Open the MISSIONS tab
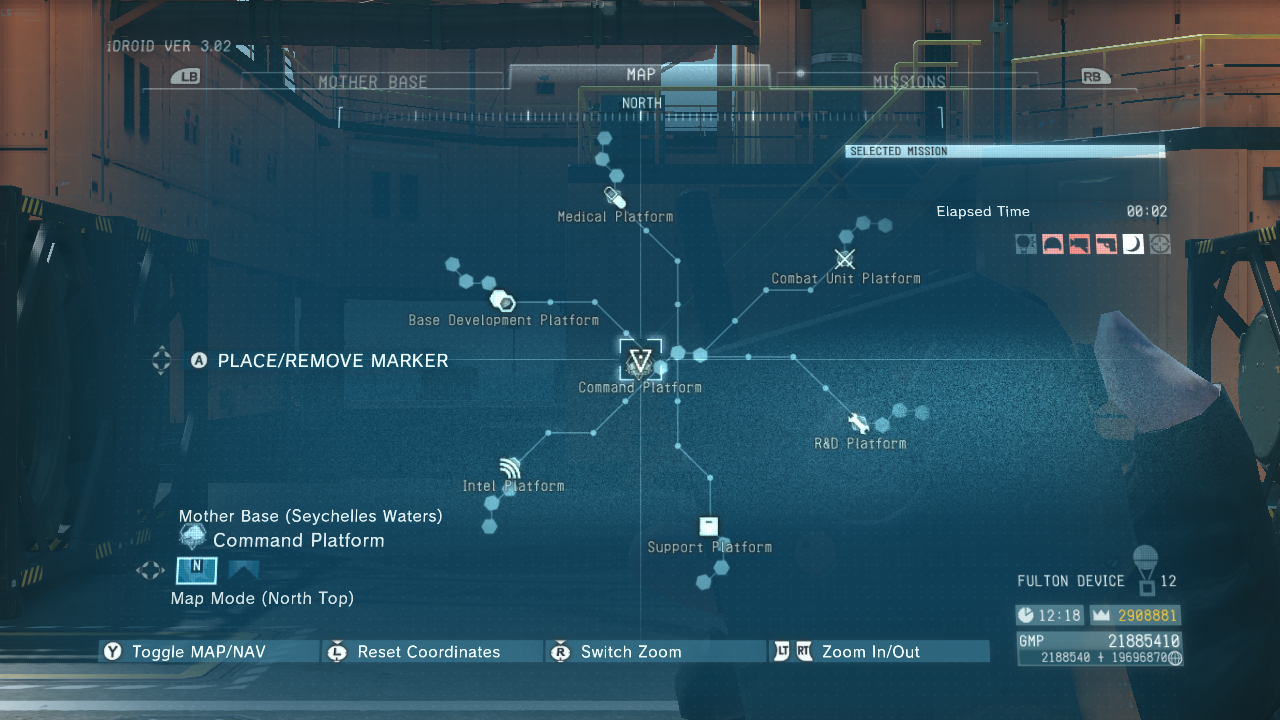This screenshot has width=1280, height=720. [911, 81]
